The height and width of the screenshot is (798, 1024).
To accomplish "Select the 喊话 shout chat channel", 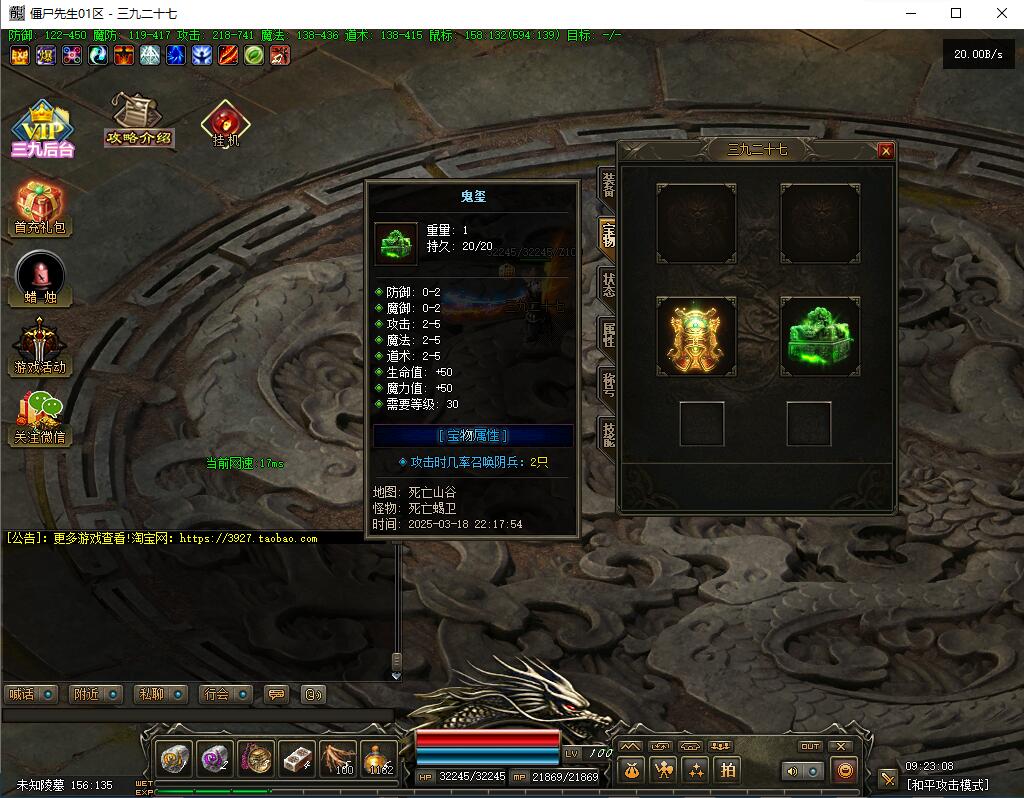I will (x=30, y=694).
